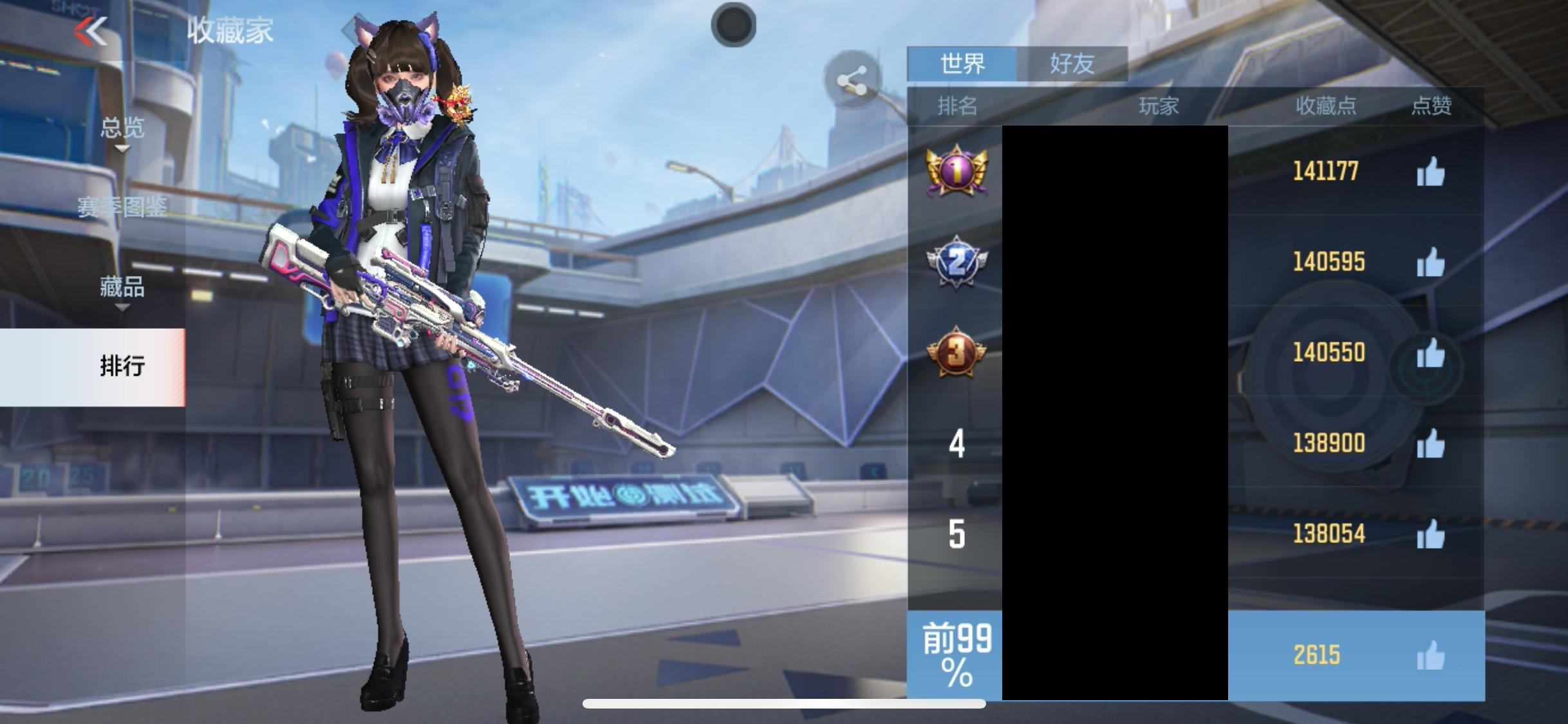Switch to the 好友 friends ranking tab
This screenshot has width=1568, height=724.
click(x=1072, y=64)
